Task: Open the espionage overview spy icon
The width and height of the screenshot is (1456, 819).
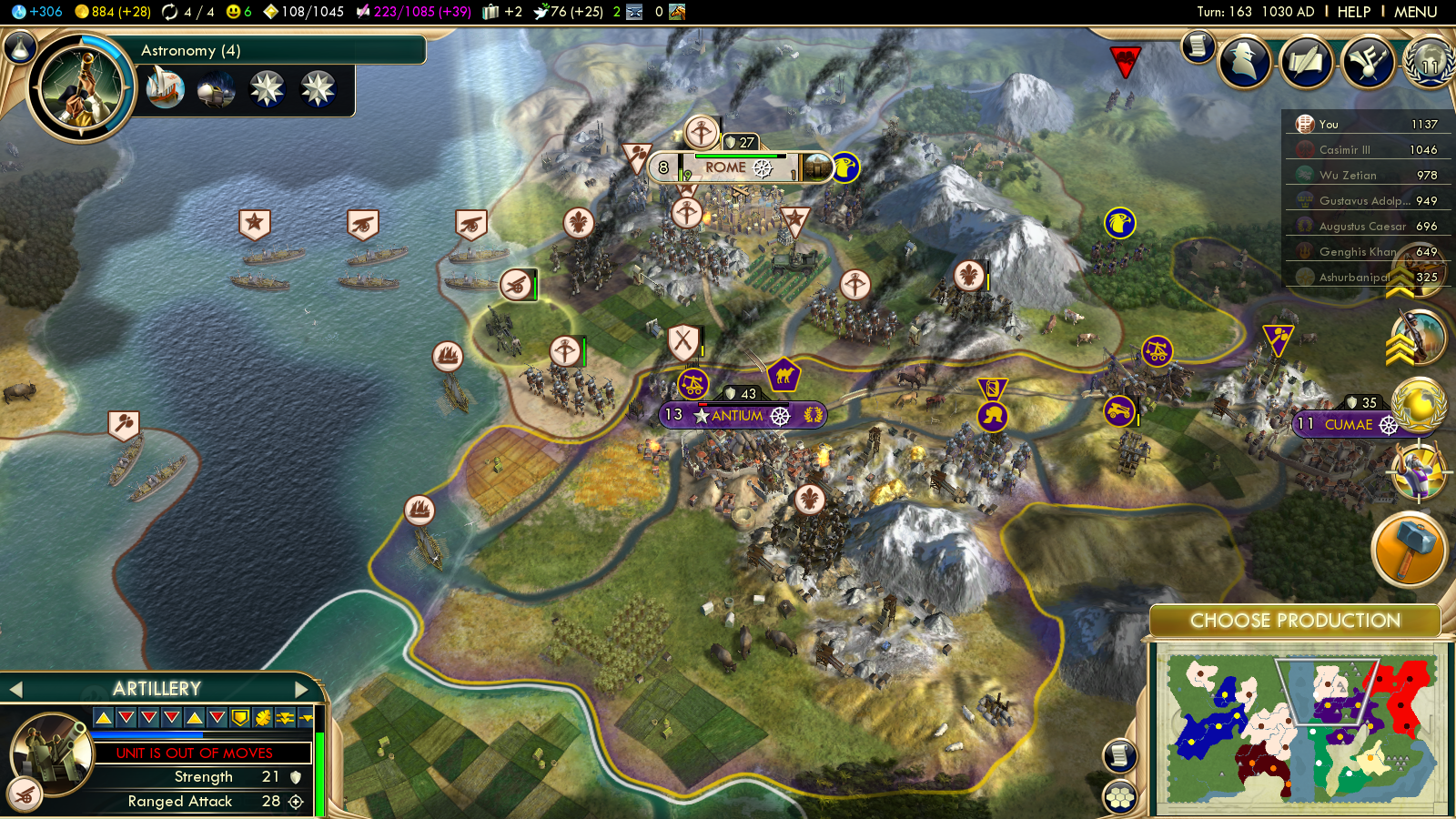Action: pos(1244,62)
